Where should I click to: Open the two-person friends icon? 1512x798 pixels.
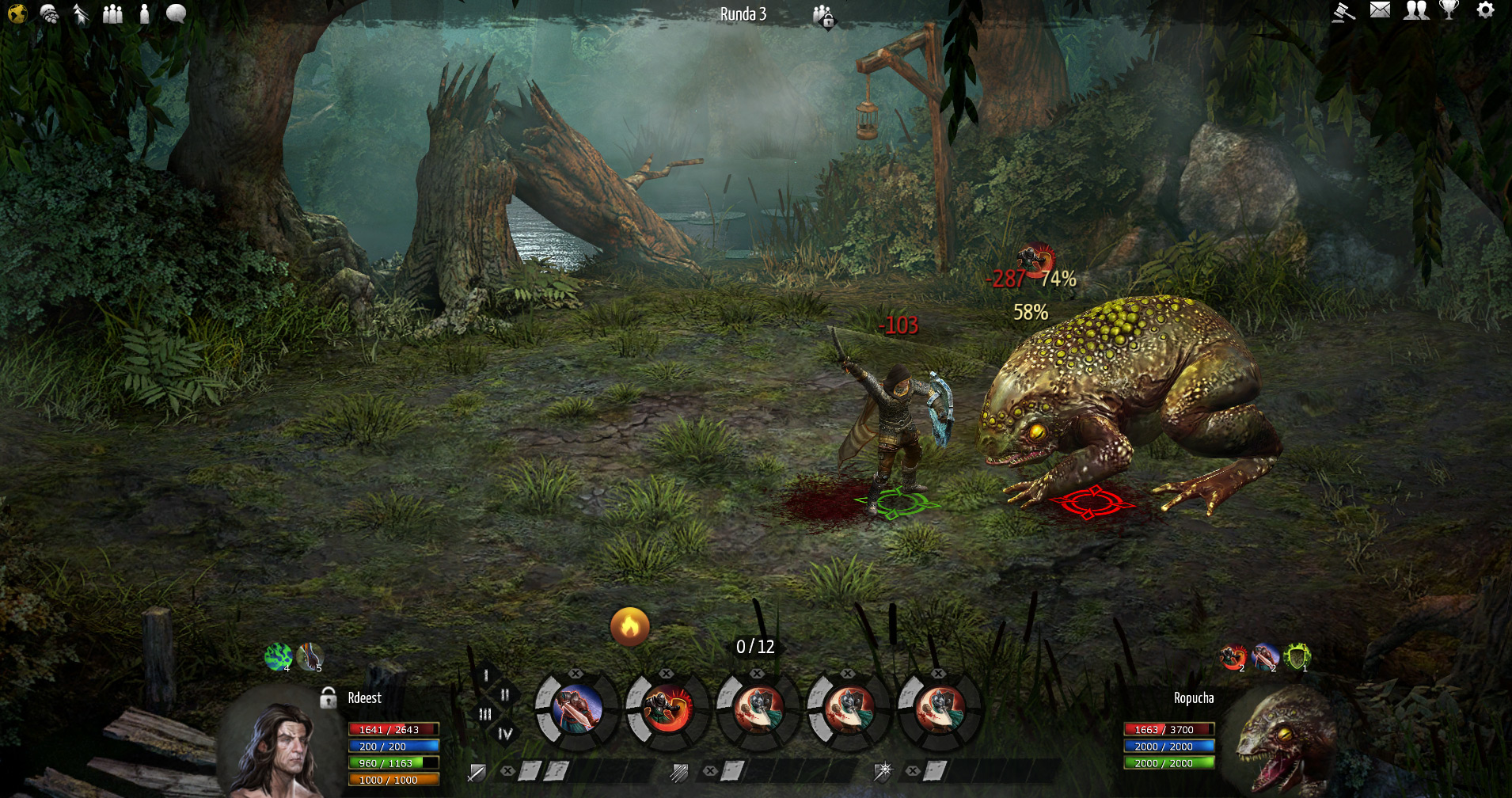[1415, 10]
